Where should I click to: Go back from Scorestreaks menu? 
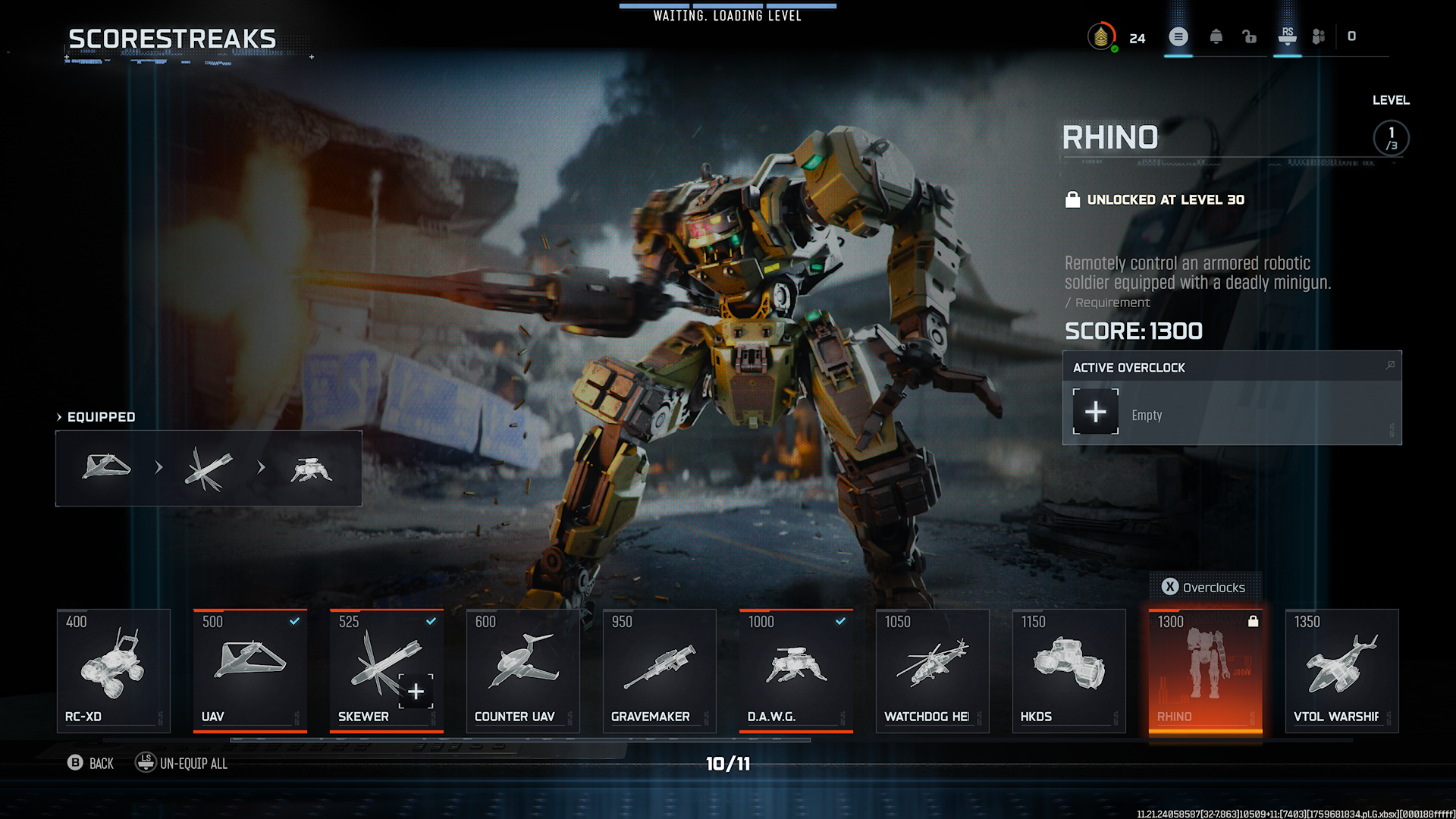pyautogui.click(x=90, y=763)
